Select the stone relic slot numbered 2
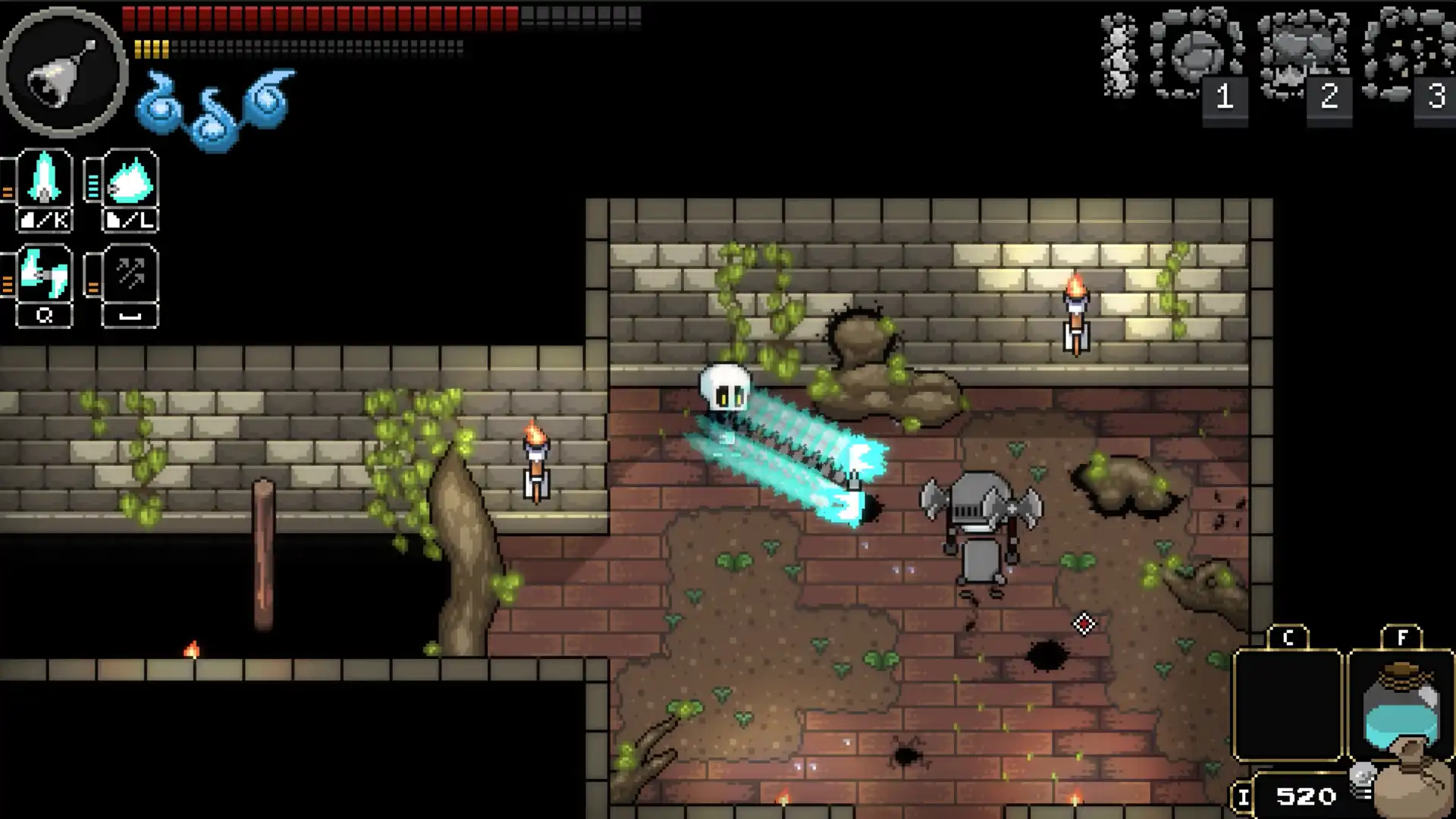The height and width of the screenshot is (819, 1456). coord(1303,55)
